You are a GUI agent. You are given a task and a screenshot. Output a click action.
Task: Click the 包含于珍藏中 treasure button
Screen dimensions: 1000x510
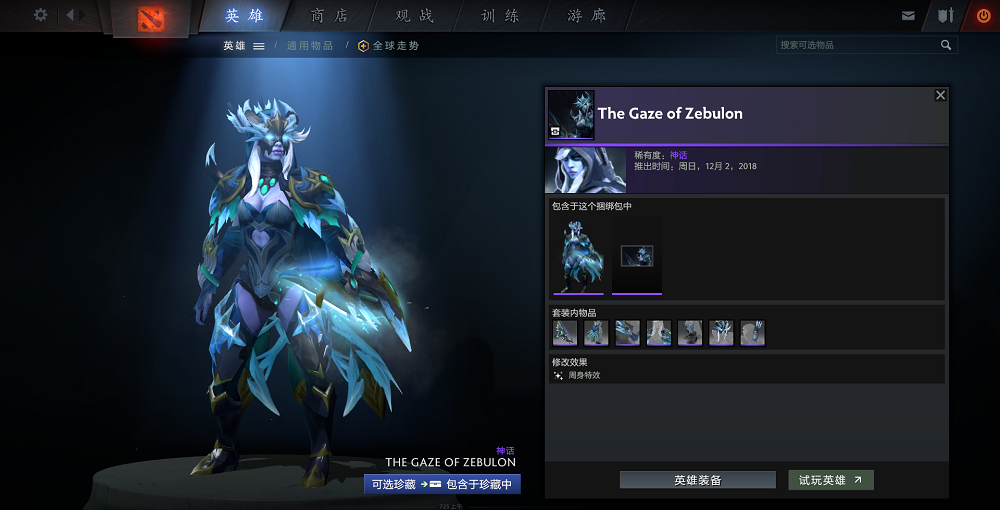[x=478, y=484]
